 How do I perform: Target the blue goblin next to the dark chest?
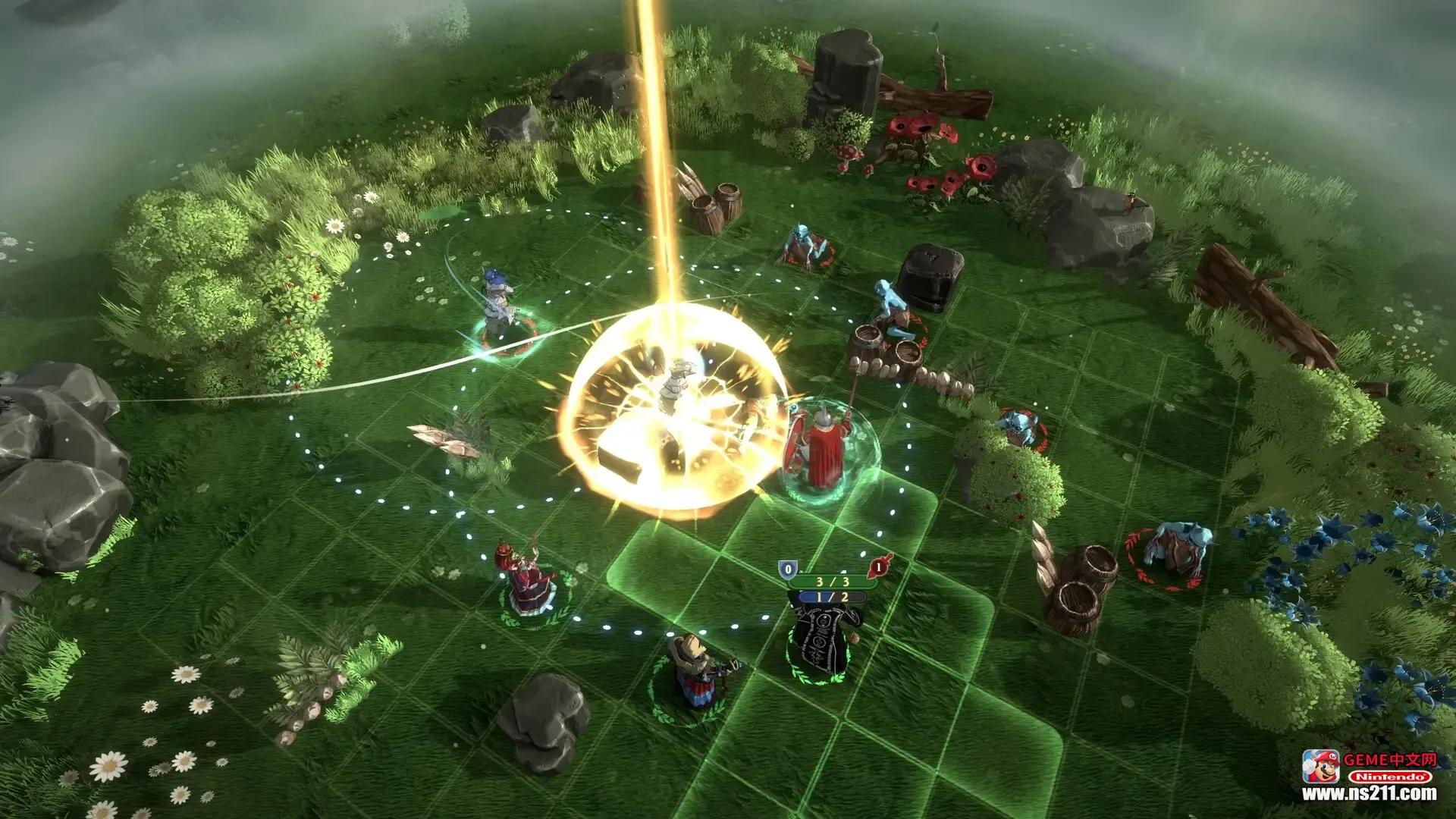[x=893, y=309]
